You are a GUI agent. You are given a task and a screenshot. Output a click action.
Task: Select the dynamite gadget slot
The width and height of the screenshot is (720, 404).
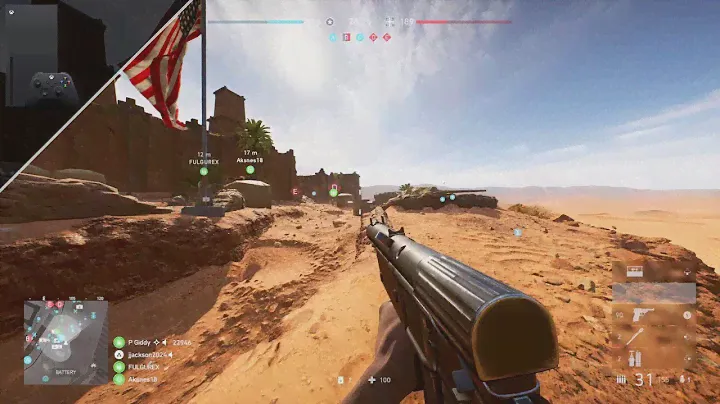[x=635, y=360]
